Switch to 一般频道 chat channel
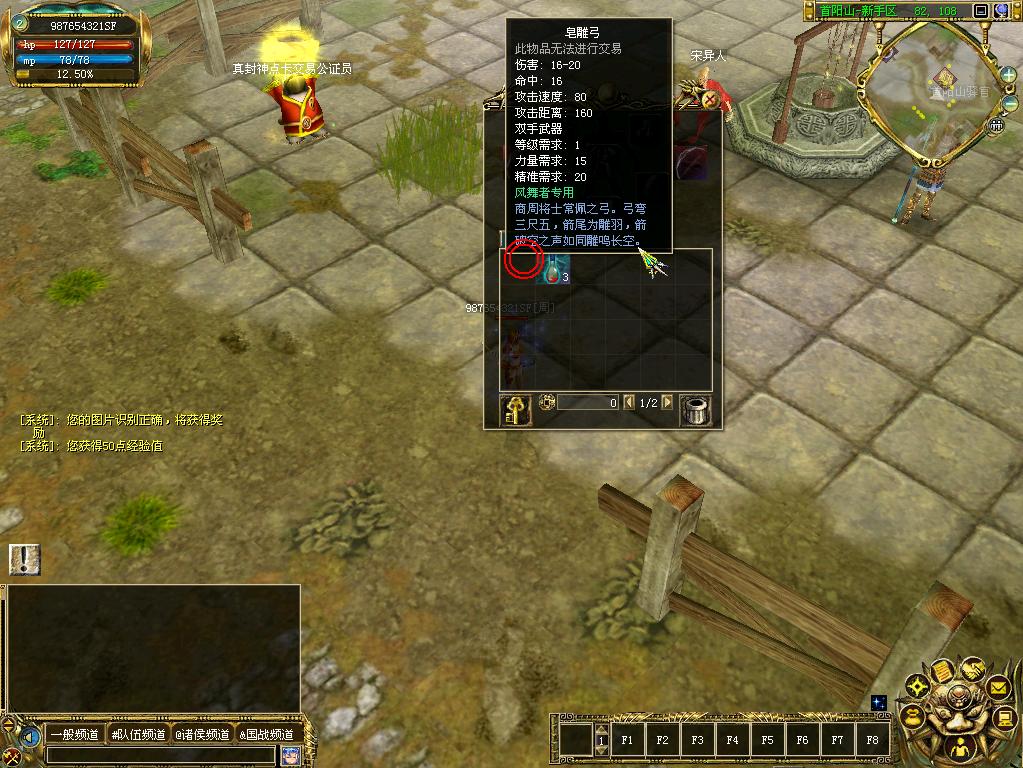This screenshot has height=768, width=1023. [75, 735]
